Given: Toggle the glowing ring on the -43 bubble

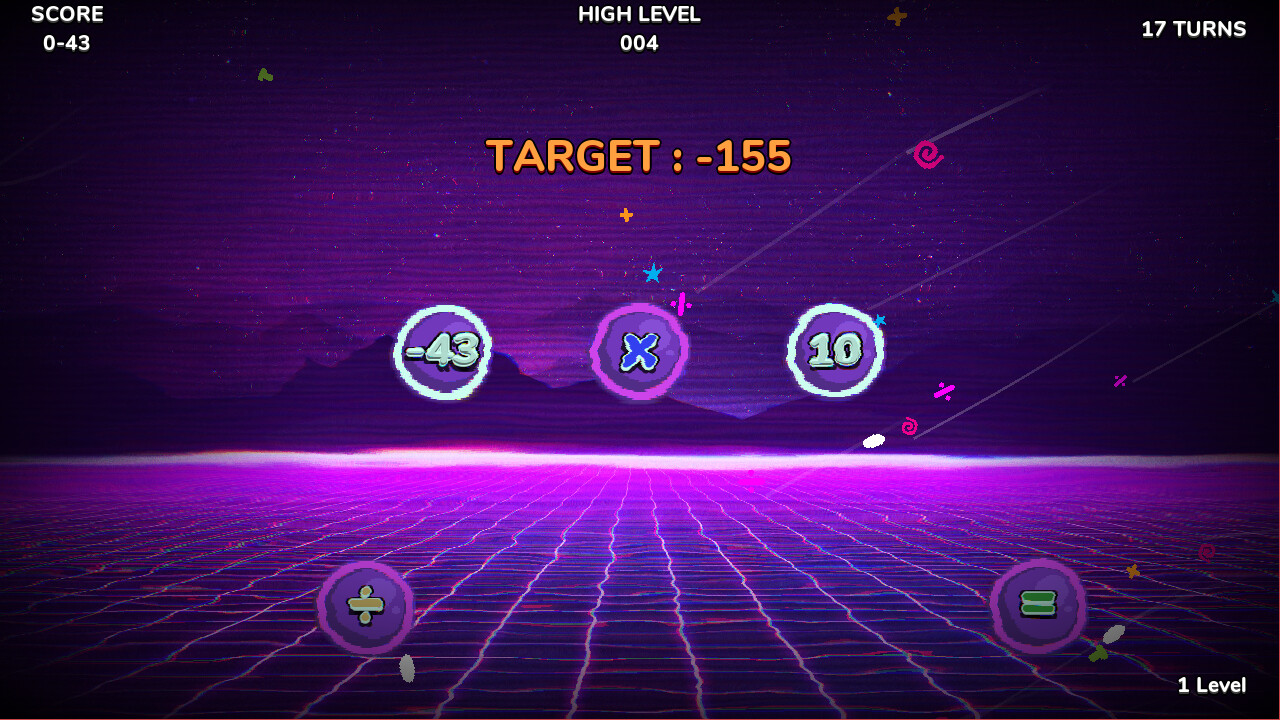Looking at the screenshot, I should click(443, 350).
